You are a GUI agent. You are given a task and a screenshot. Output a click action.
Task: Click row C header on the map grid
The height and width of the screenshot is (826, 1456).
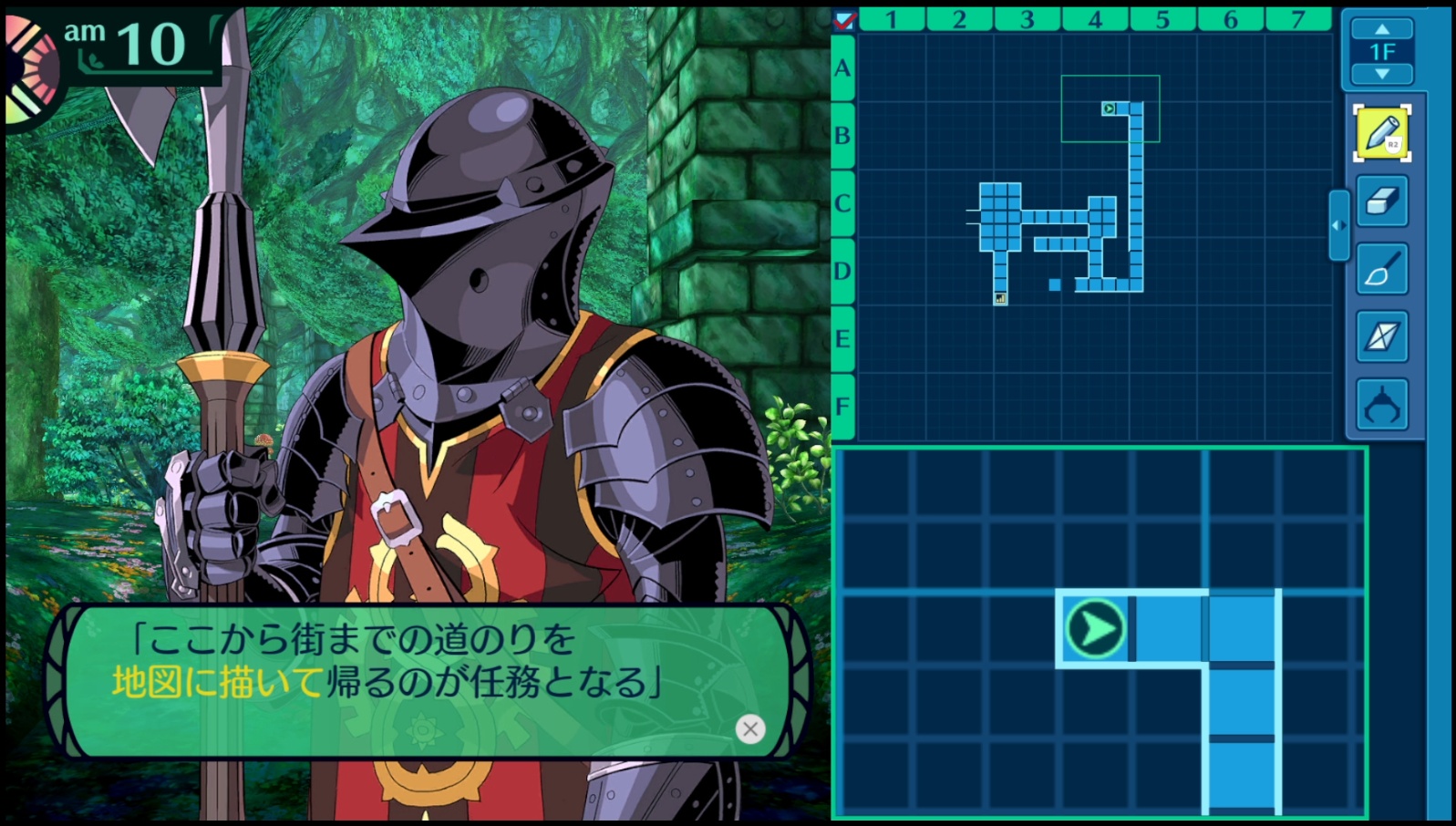point(842,203)
